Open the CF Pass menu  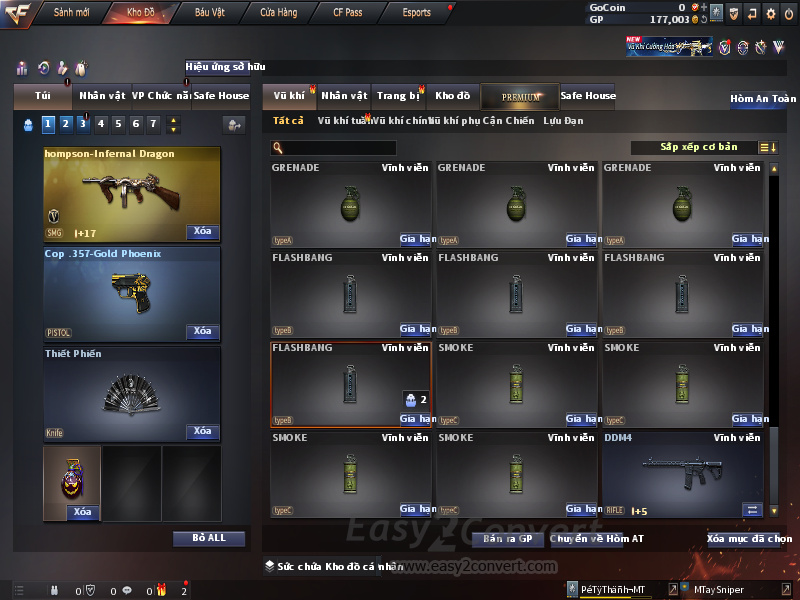point(348,13)
